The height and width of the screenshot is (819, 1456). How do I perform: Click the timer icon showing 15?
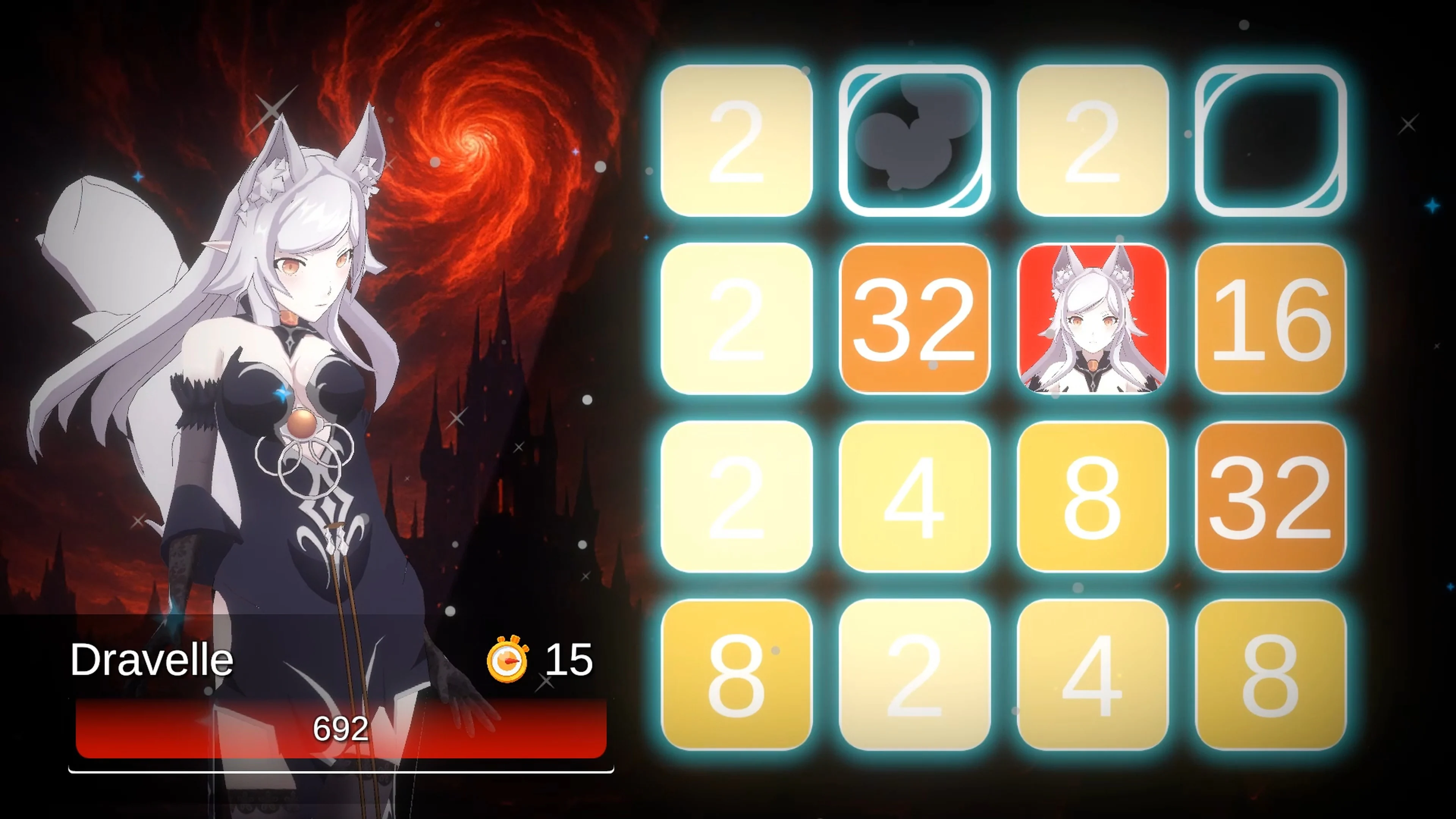(508, 659)
